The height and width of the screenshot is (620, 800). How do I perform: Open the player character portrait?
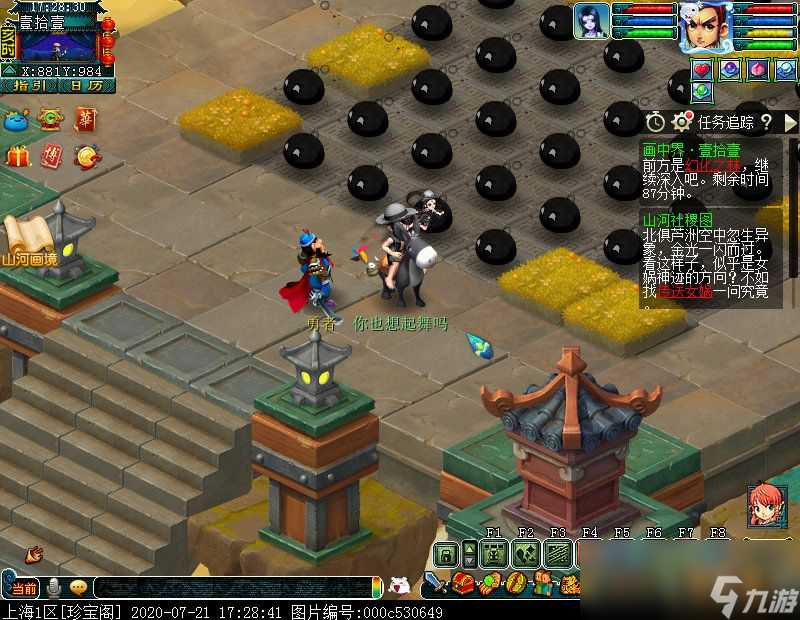pos(704,26)
